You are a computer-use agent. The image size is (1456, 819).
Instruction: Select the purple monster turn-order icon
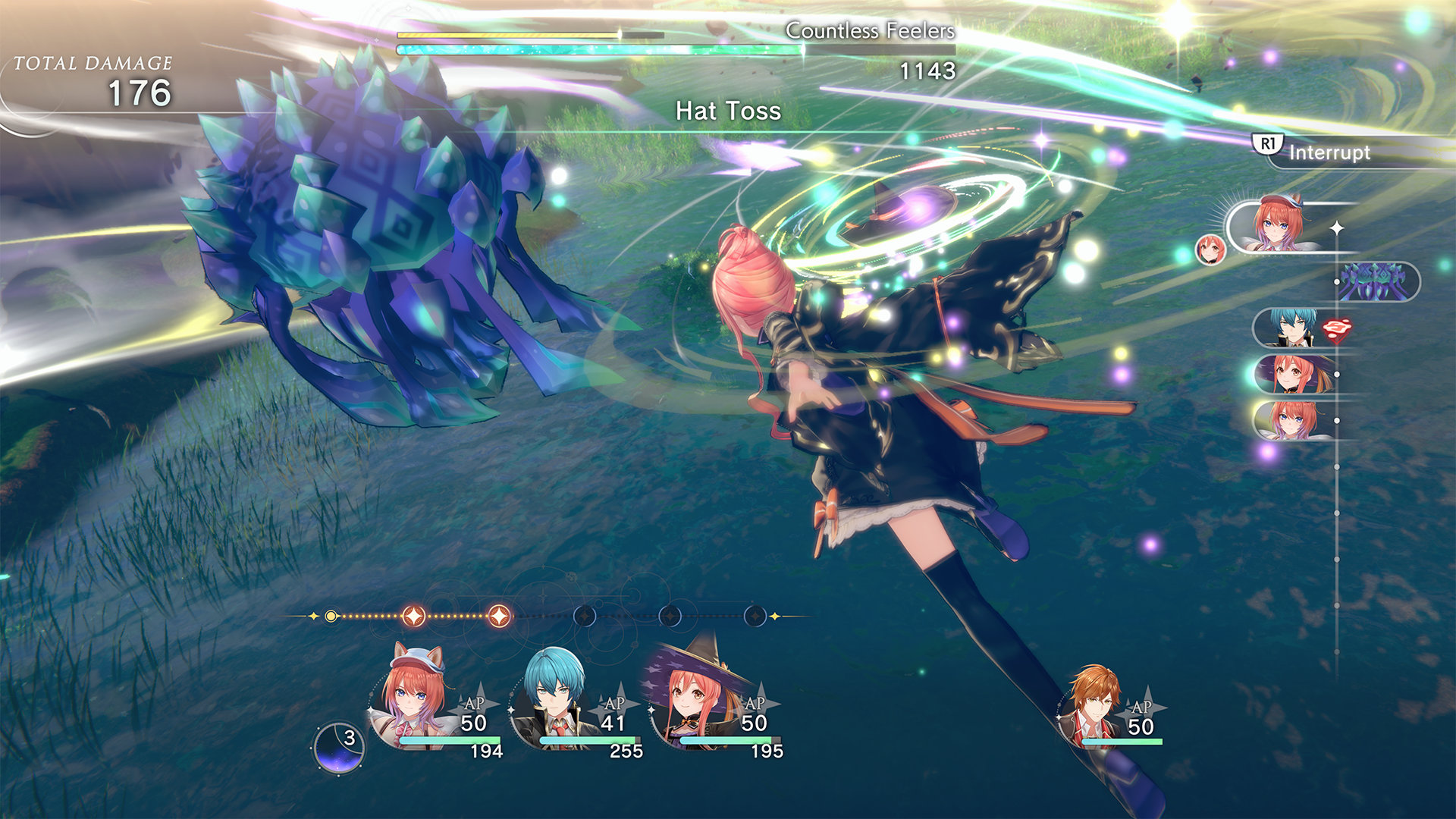(1374, 282)
